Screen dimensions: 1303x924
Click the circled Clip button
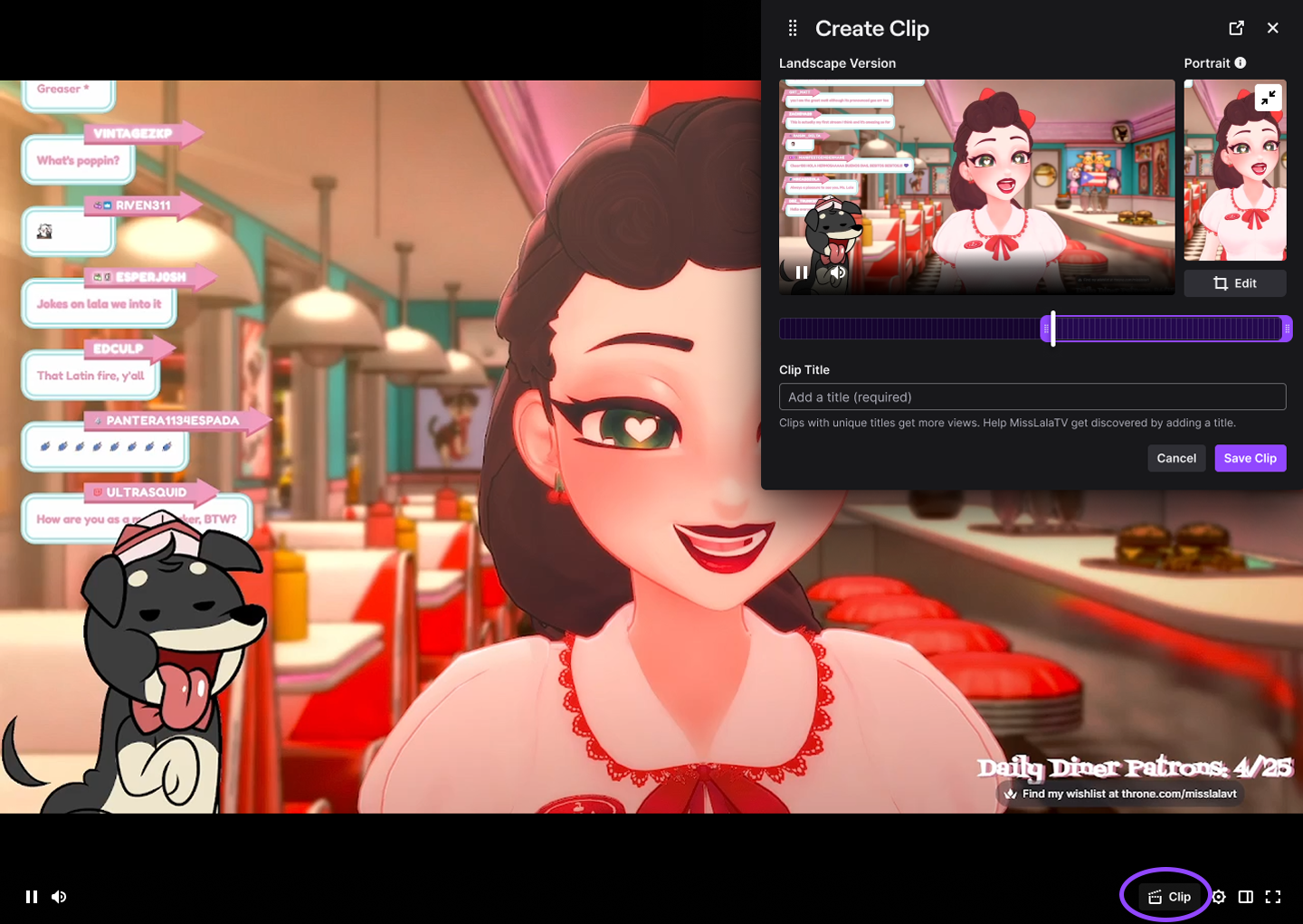coord(1169,897)
